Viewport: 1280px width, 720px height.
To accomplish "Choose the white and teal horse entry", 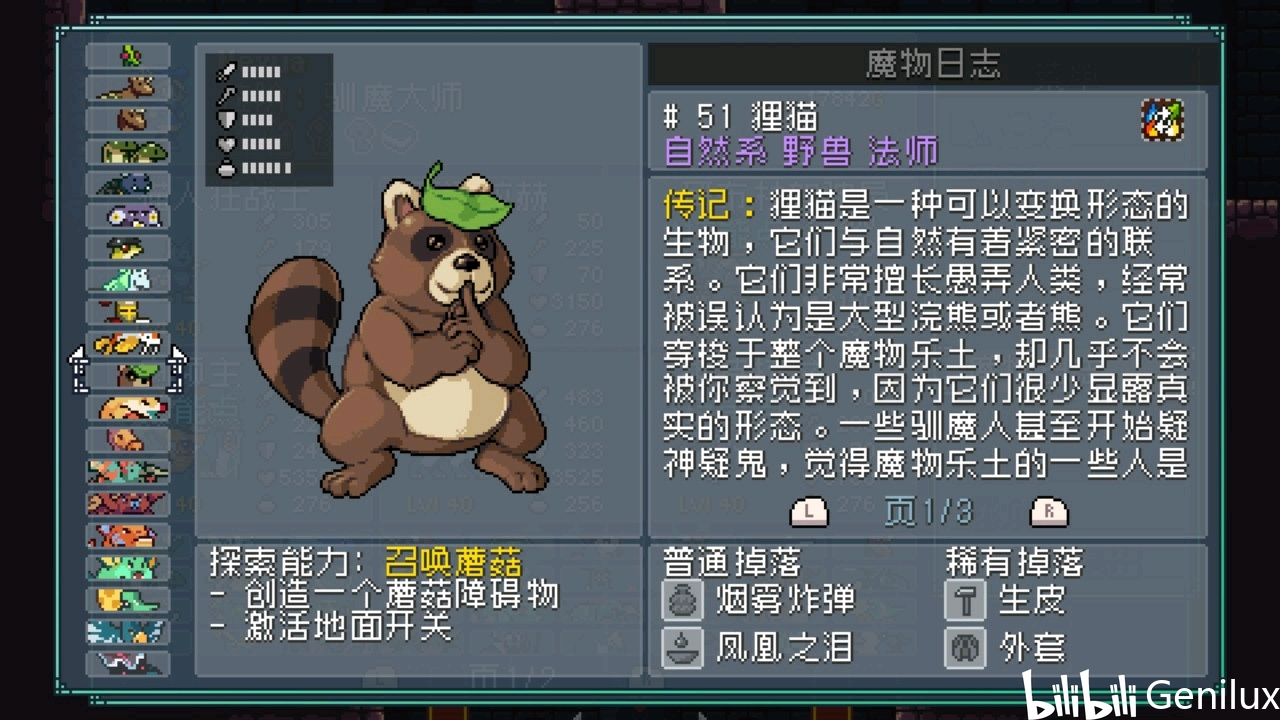I will 129,280.
